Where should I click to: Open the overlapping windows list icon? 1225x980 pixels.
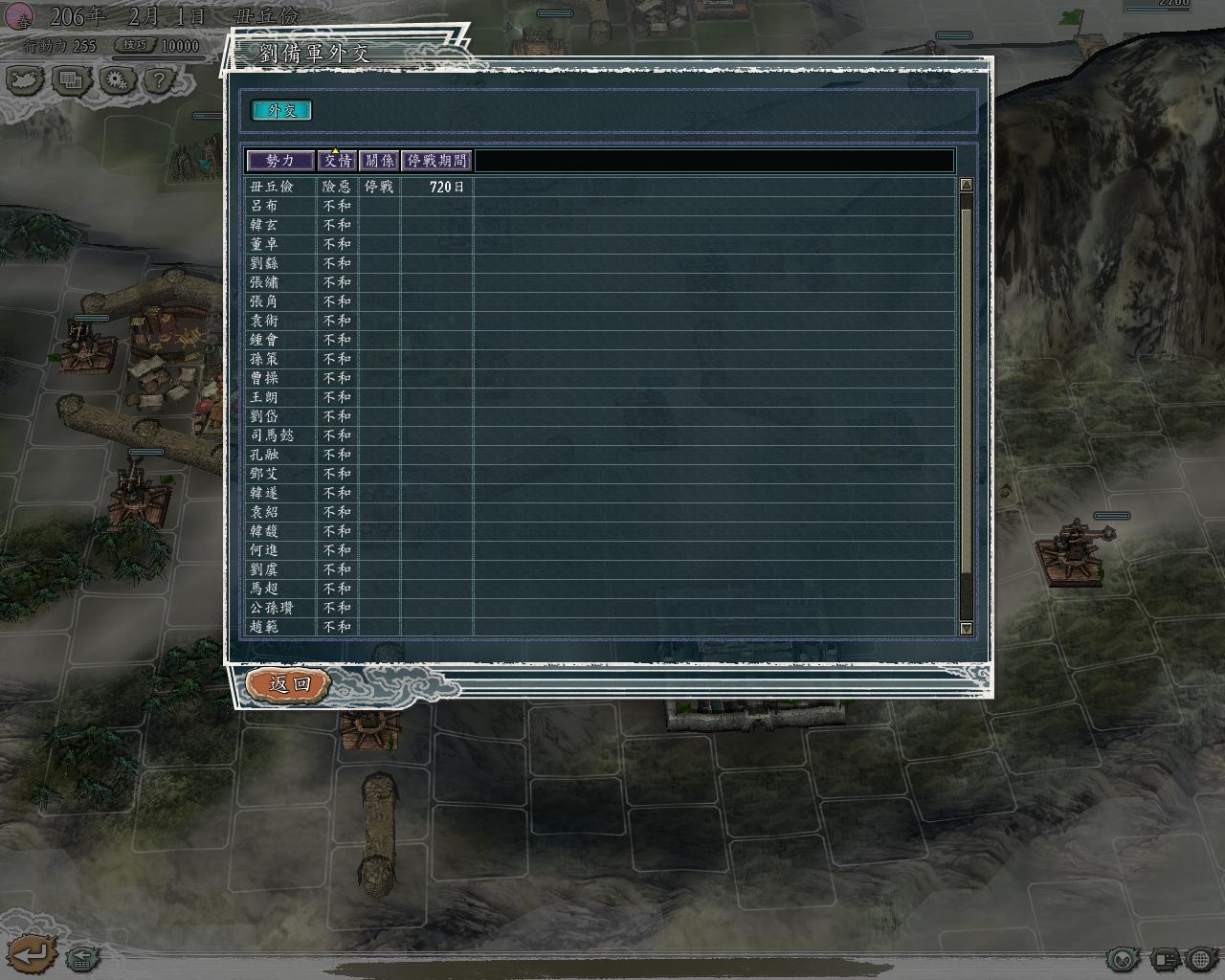point(71,80)
